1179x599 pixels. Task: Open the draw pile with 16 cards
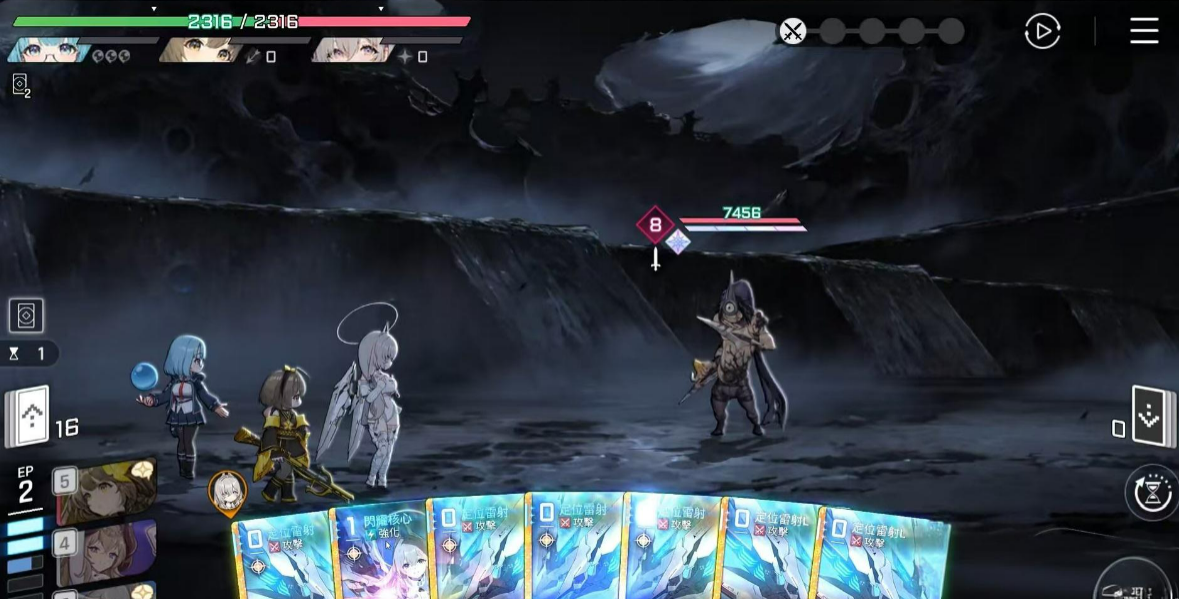coord(28,416)
